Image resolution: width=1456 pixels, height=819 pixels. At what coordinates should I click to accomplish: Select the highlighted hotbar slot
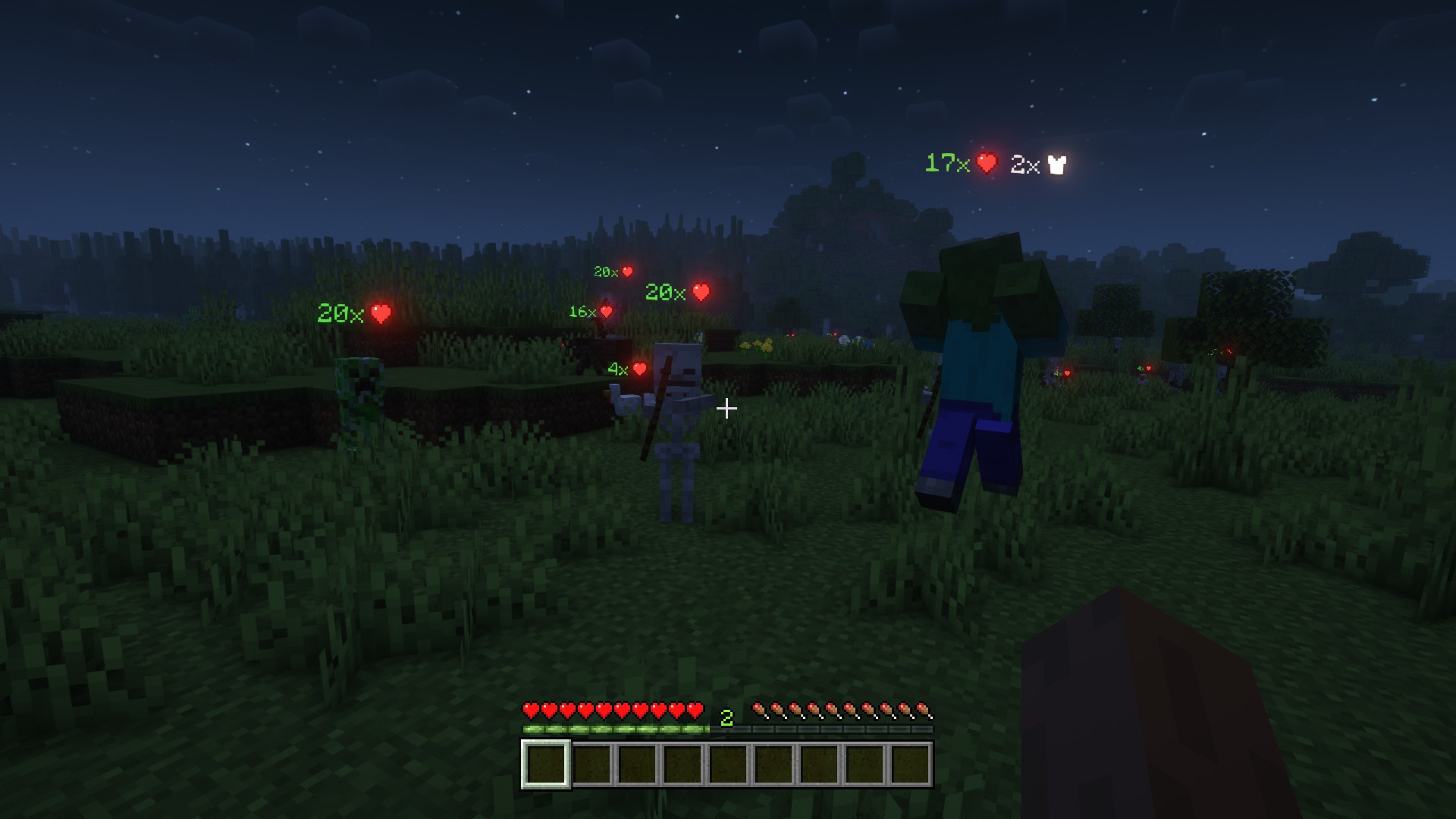click(x=545, y=764)
